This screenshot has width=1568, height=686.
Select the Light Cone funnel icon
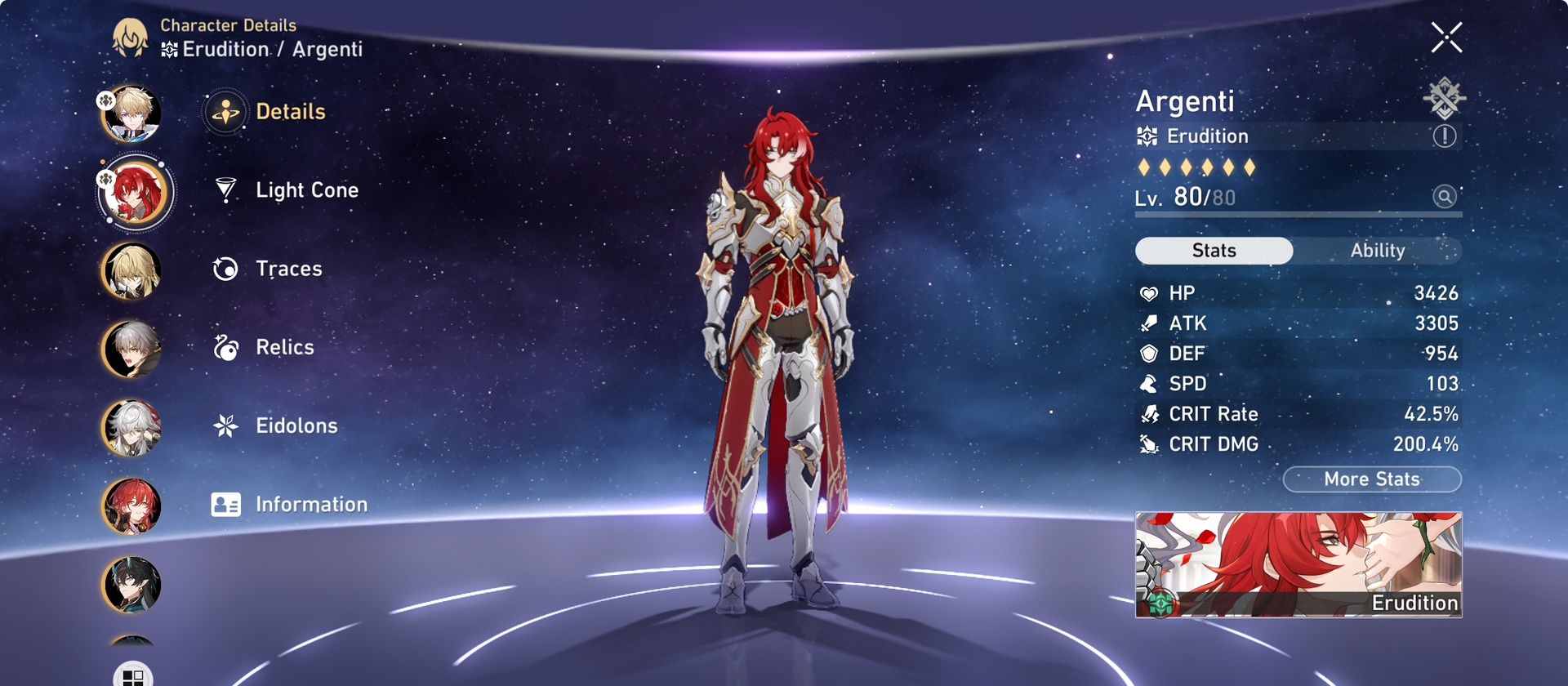[225, 190]
